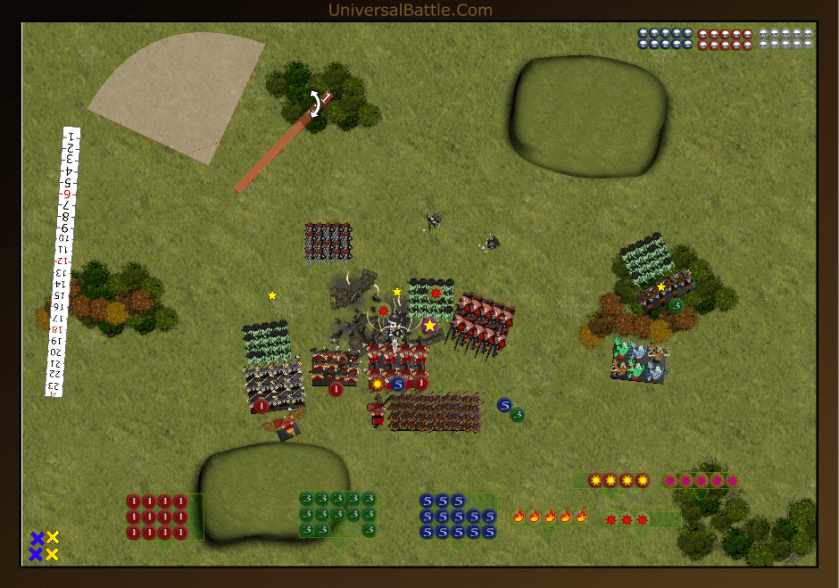This screenshot has width=839, height=588.
Task: Select a yellow X marker
Action: [x=53, y=538]
